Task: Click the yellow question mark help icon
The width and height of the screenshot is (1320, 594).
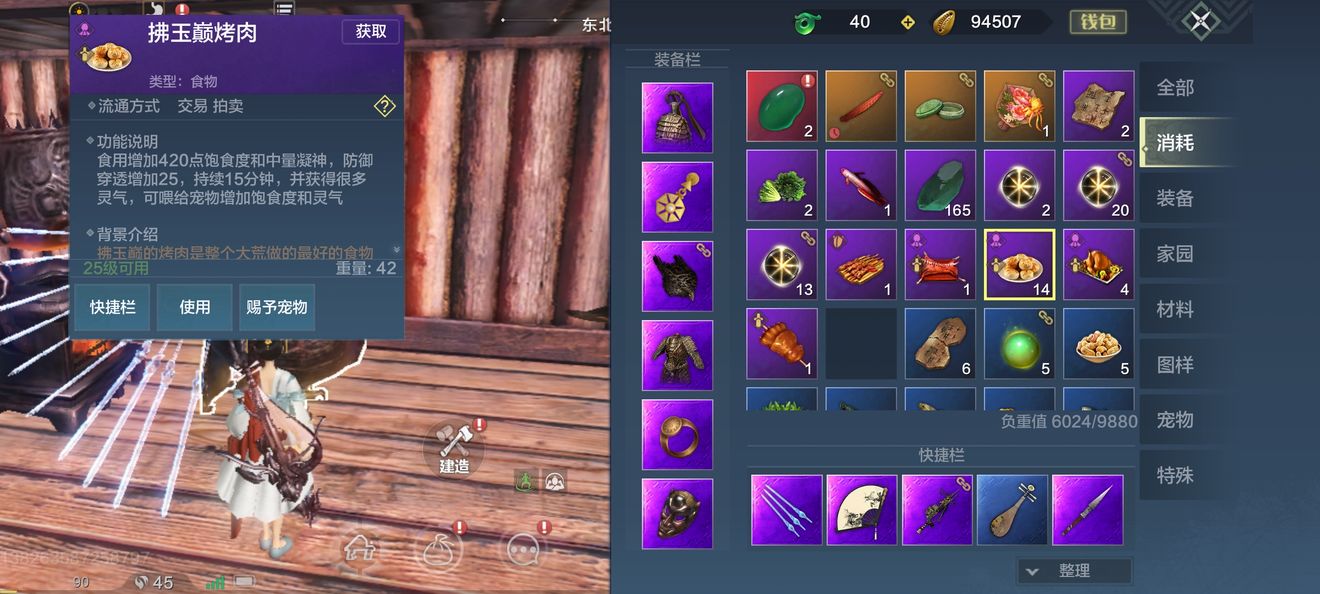Action: 385,106
